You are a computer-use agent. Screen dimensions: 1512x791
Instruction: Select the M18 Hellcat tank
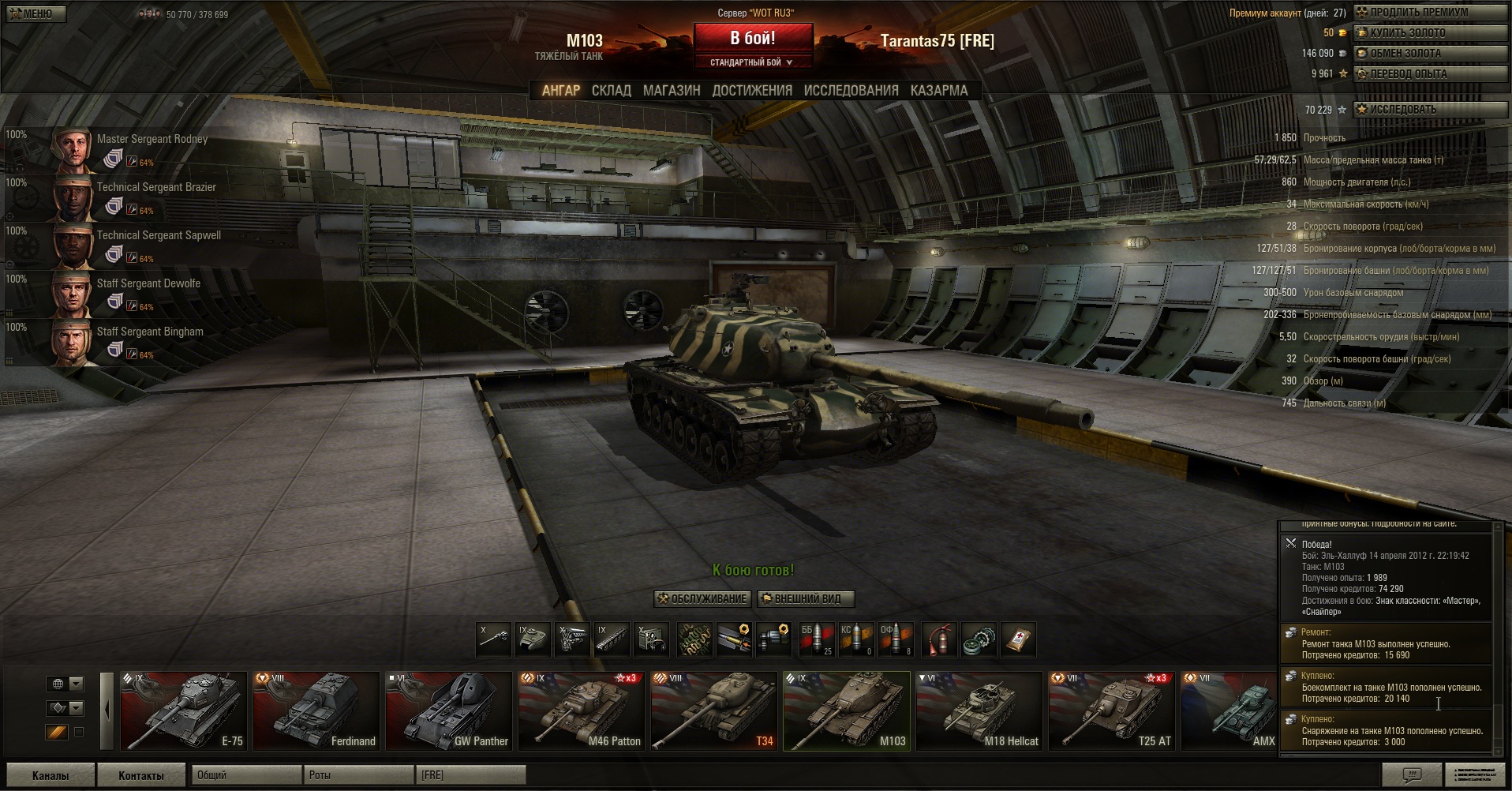tap(979, 710)
